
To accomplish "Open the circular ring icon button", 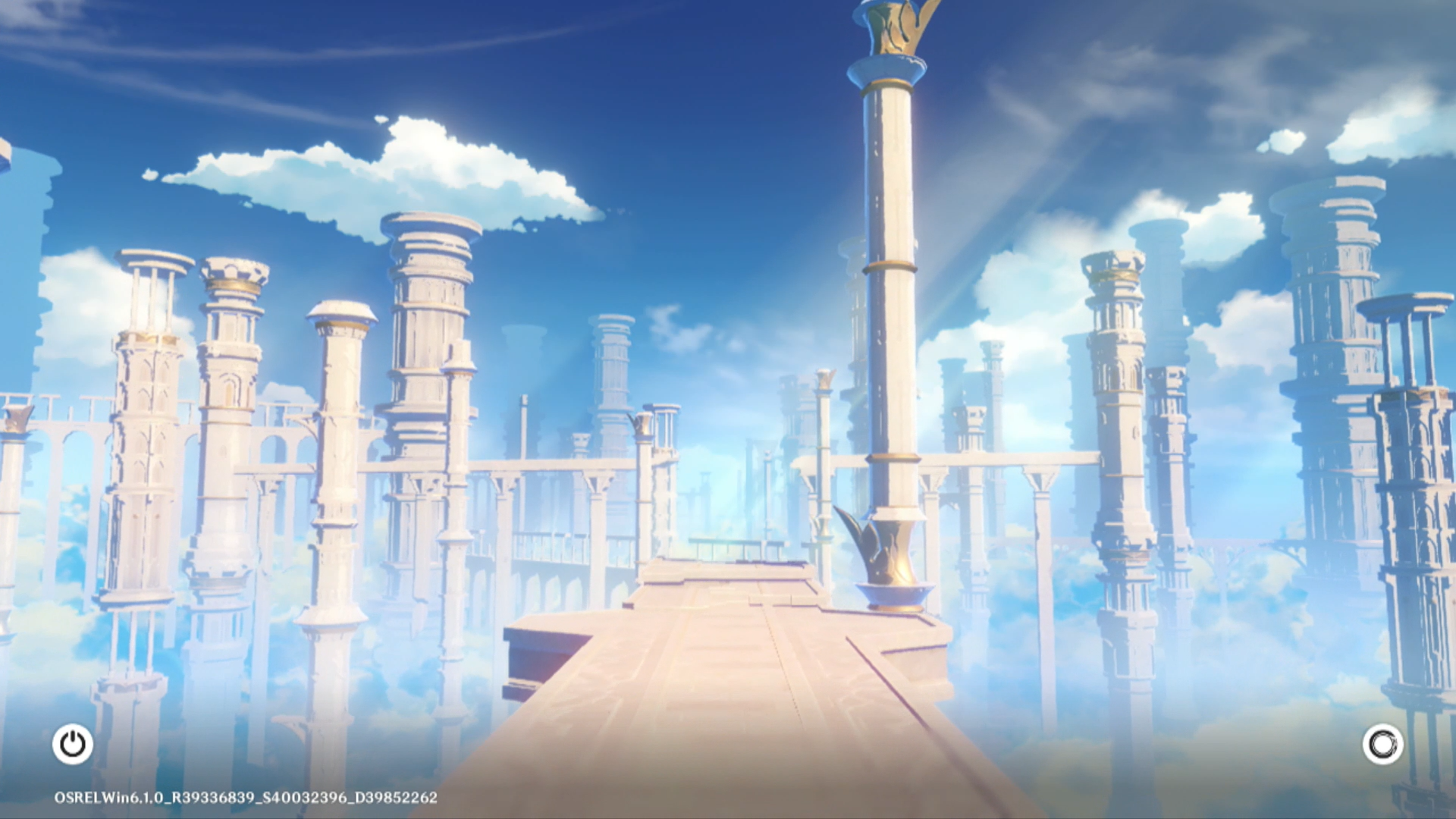I will coord(1382,744).
